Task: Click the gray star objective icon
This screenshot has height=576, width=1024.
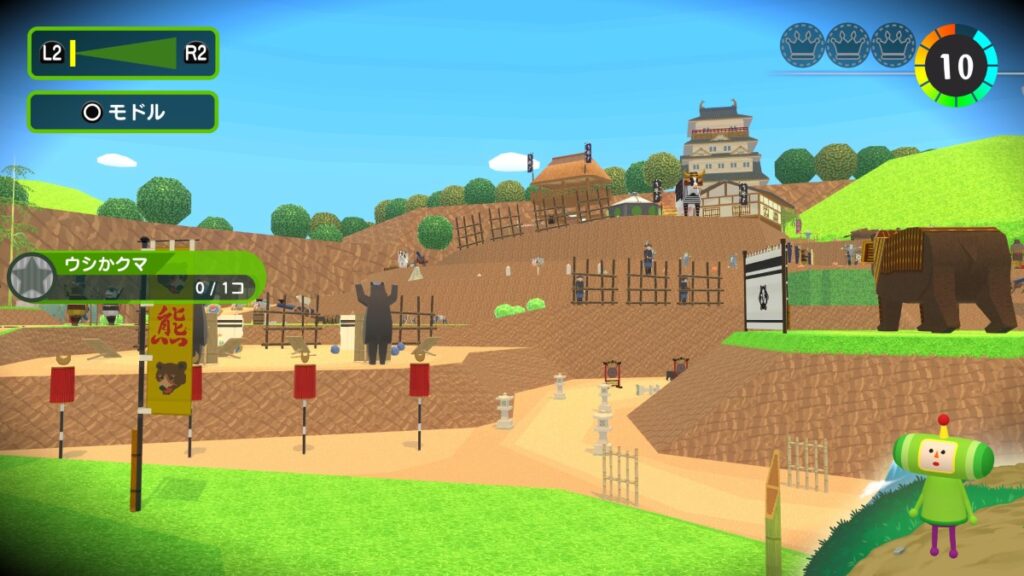Action: tap(33, 277)
